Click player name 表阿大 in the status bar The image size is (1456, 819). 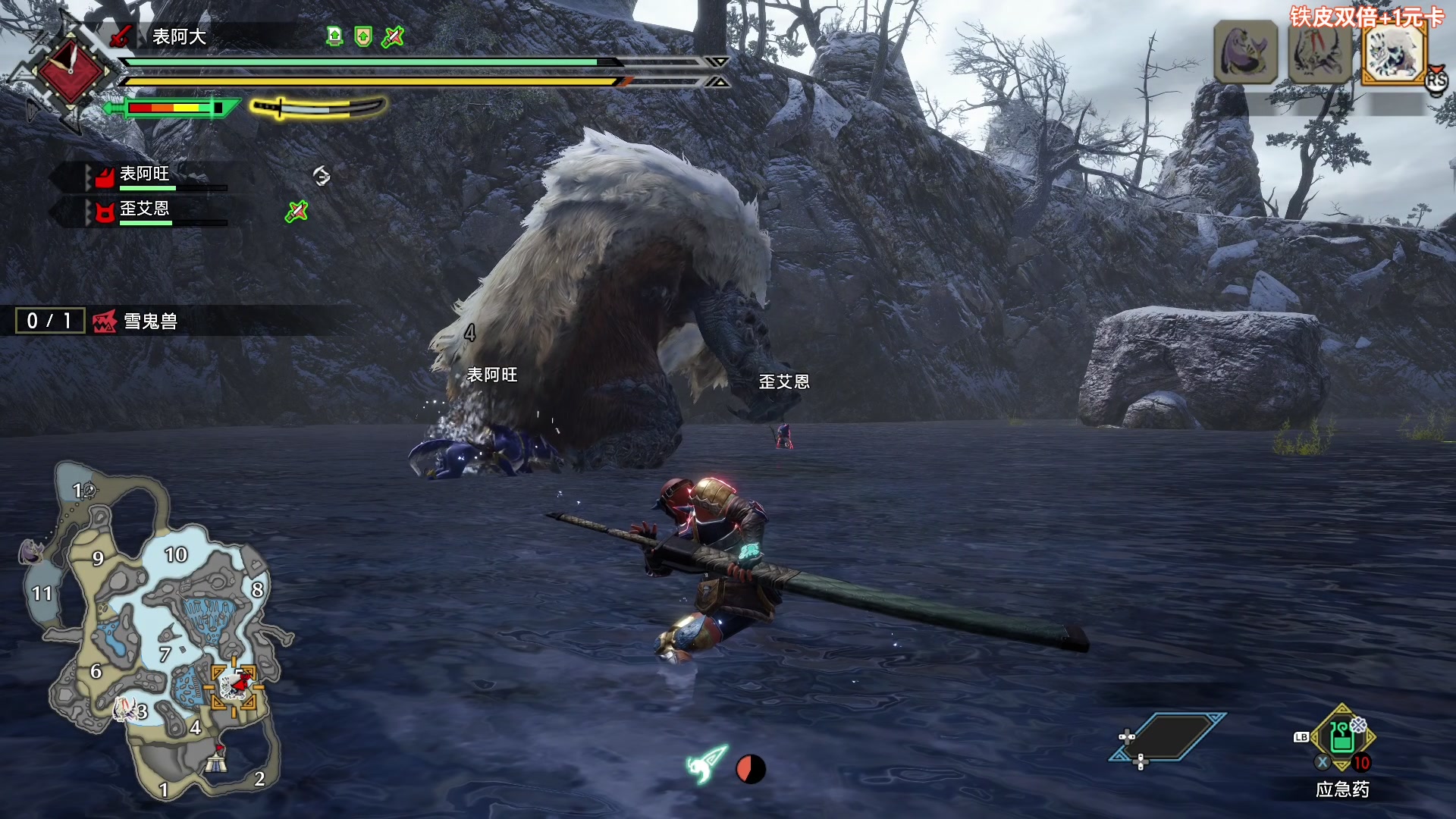point(179,36)
